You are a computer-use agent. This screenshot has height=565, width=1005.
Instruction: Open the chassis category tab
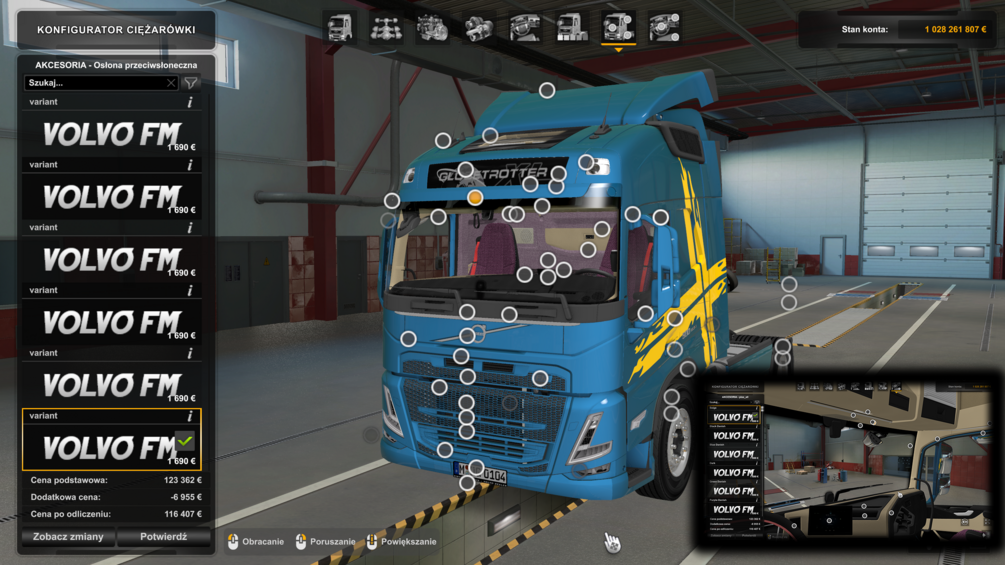387,28
